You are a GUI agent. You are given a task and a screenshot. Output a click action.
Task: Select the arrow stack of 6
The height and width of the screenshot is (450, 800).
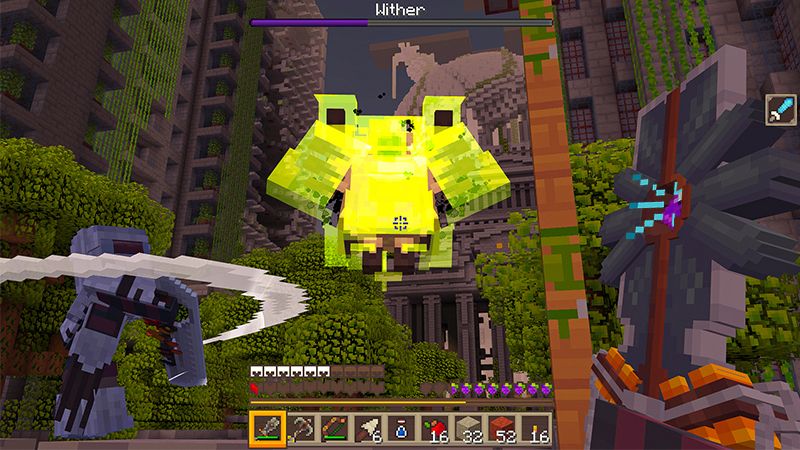click(x=367, y=430)
